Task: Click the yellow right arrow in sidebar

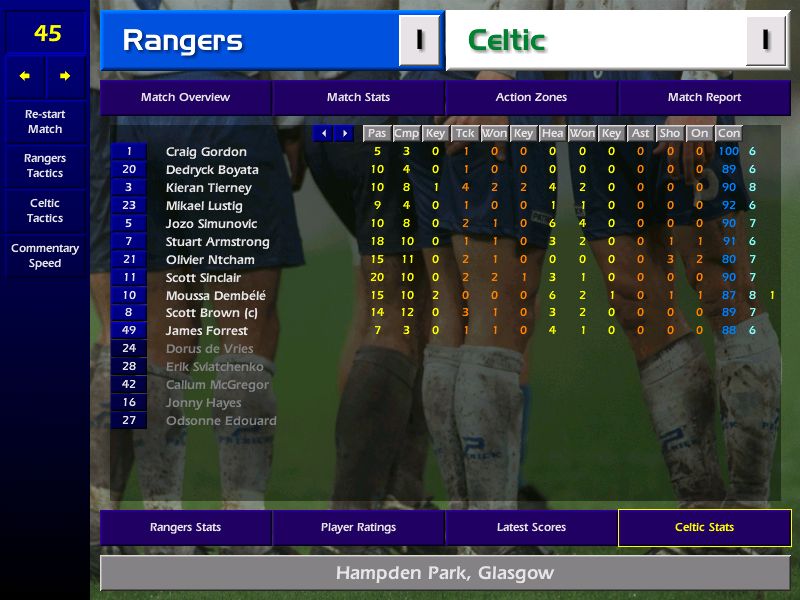Action: point(65,76)
